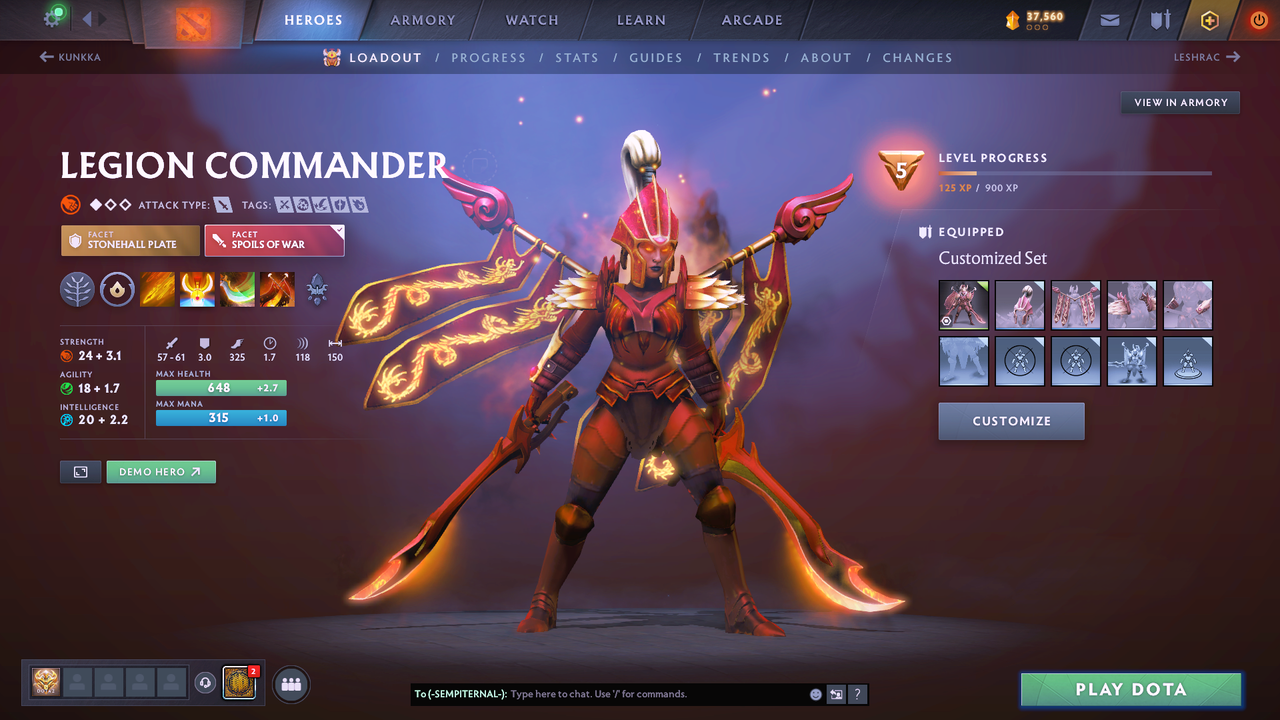Open the Dota Plus hexagon icon

coord(1209,19)
